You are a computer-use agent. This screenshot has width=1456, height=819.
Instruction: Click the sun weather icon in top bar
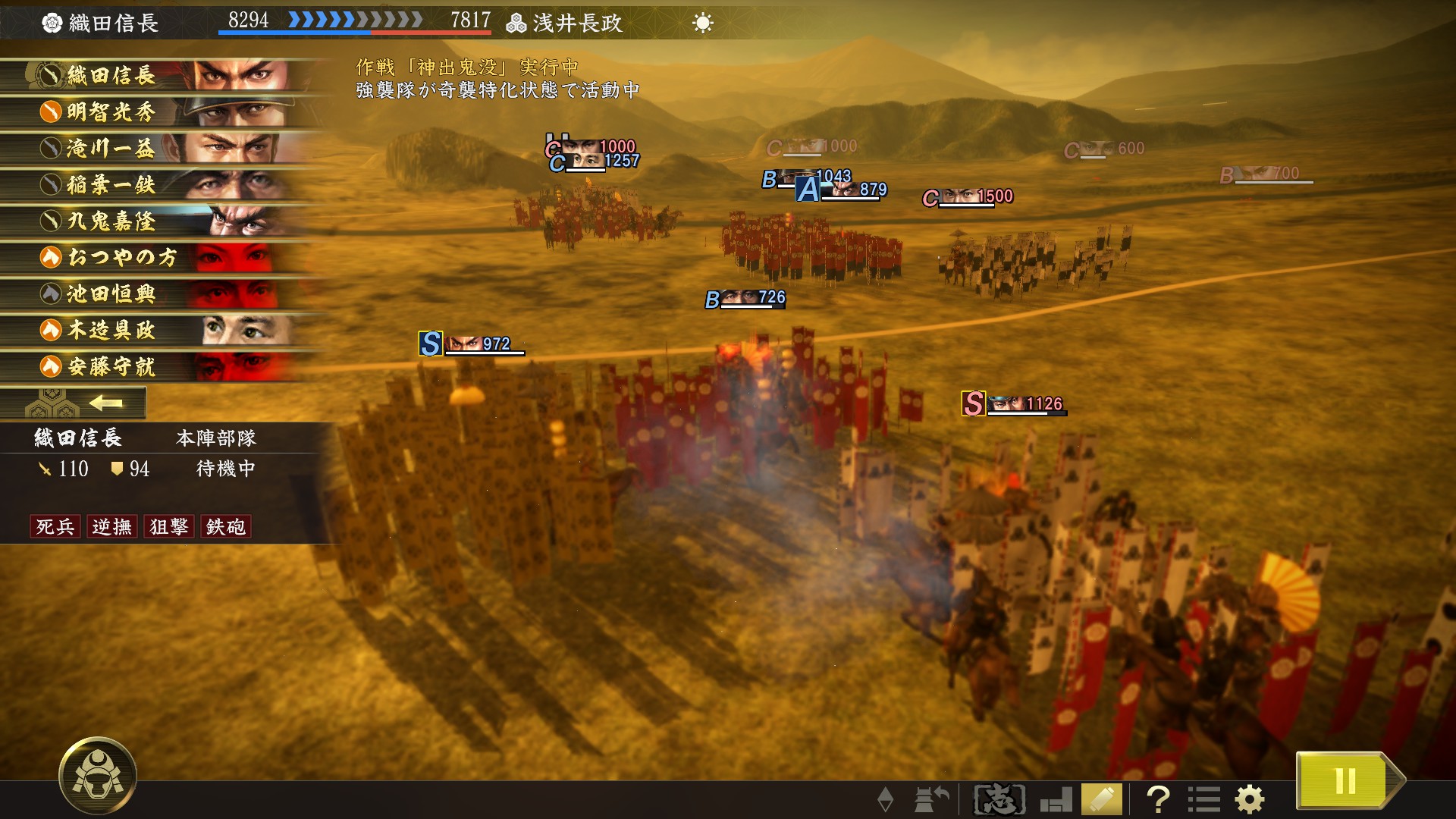tap(704, 23)
